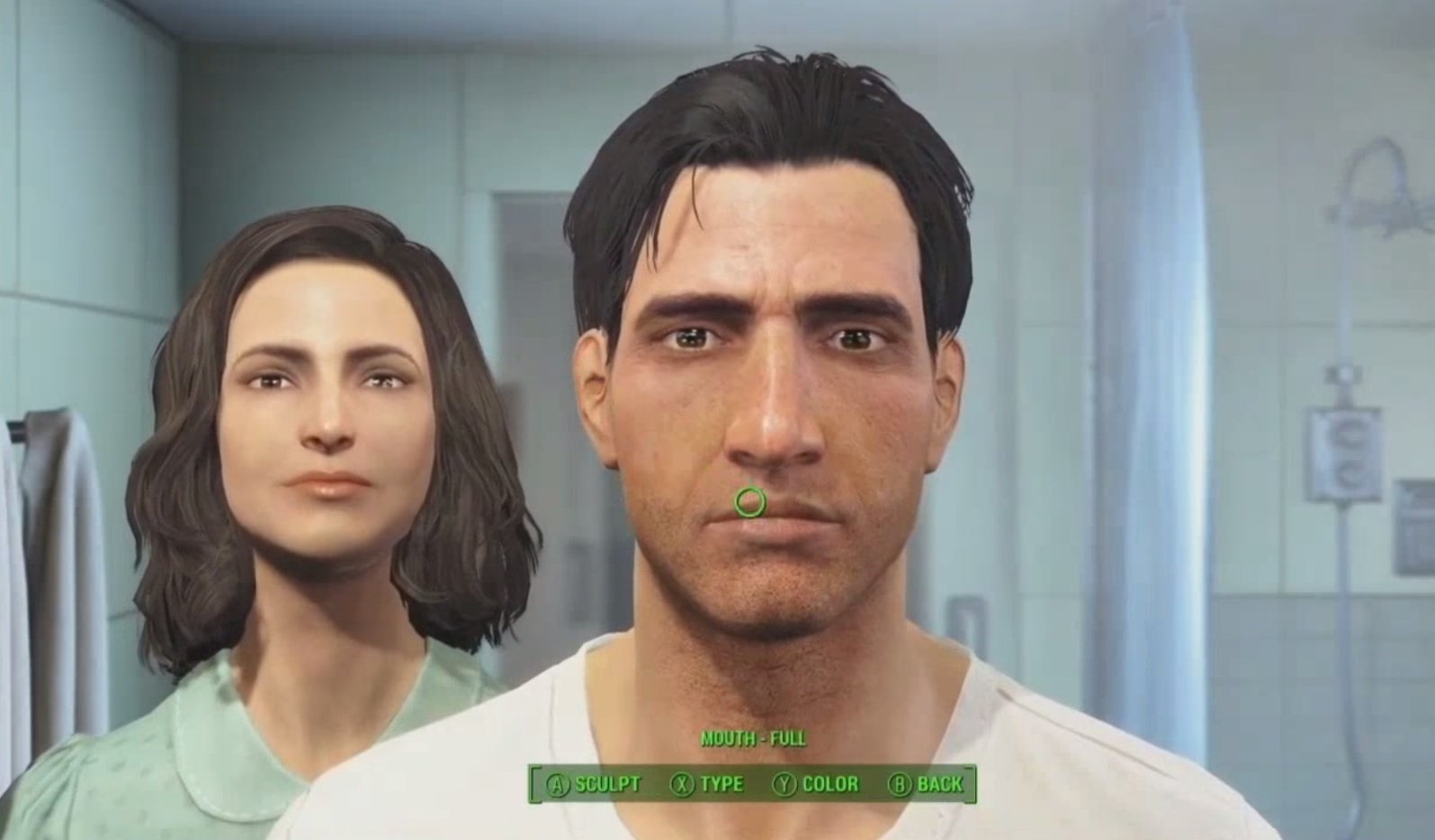Click the (X) button icon beside Type
This screenshot has width=1435, height=840.
pyautogui.click(x=684, y=783)
